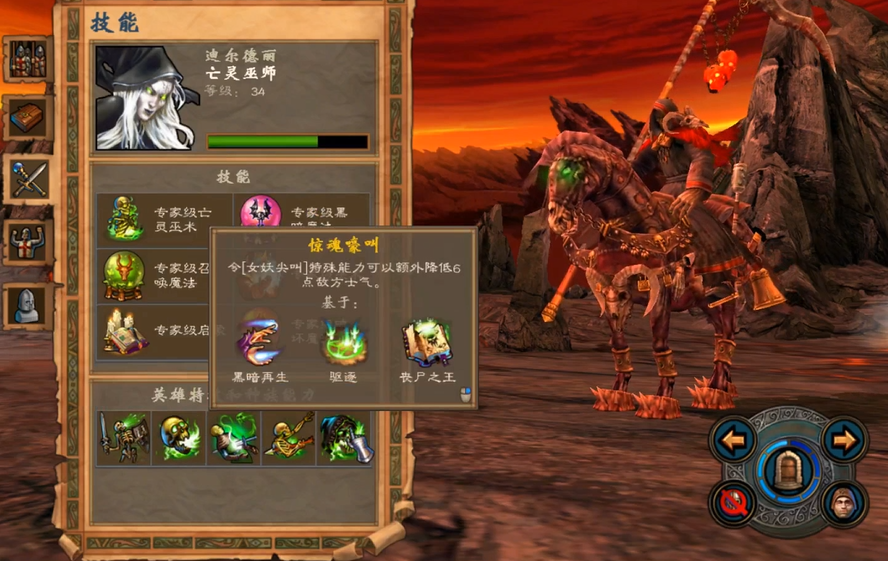Click the hero portrait of the necromancer
Viewport: 888px width, 561px height.
(146, 98)
